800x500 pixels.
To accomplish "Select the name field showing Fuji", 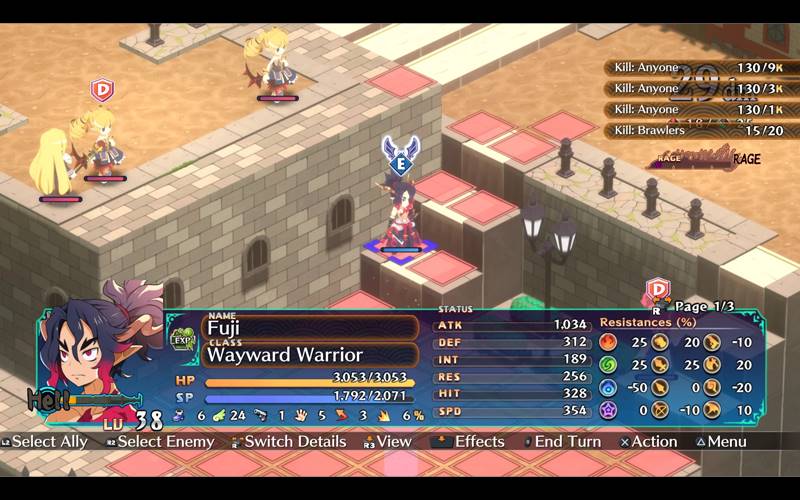I will (x=311, y=328).
